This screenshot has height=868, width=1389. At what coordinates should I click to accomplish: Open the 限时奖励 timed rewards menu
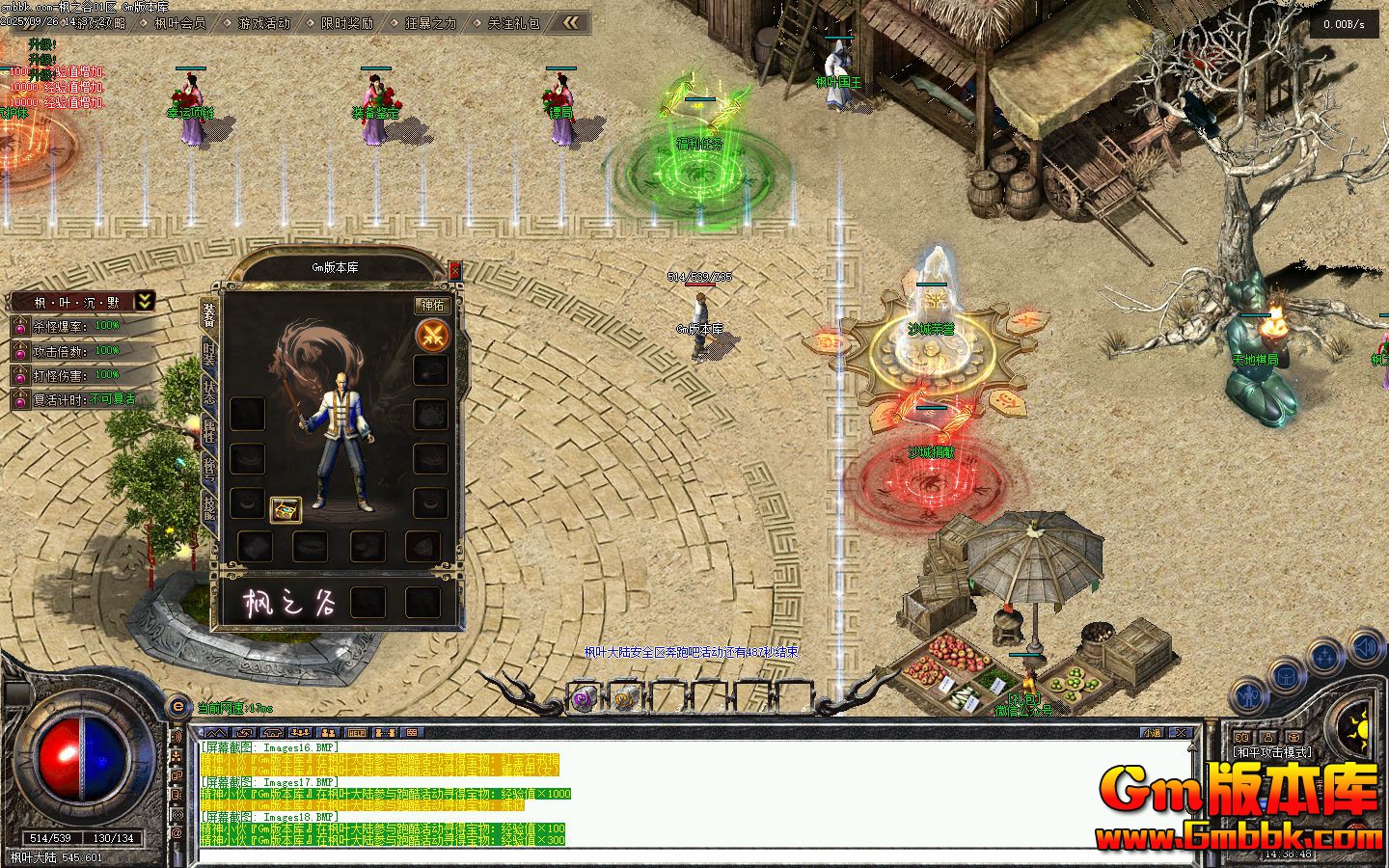[x=346, y=23]
